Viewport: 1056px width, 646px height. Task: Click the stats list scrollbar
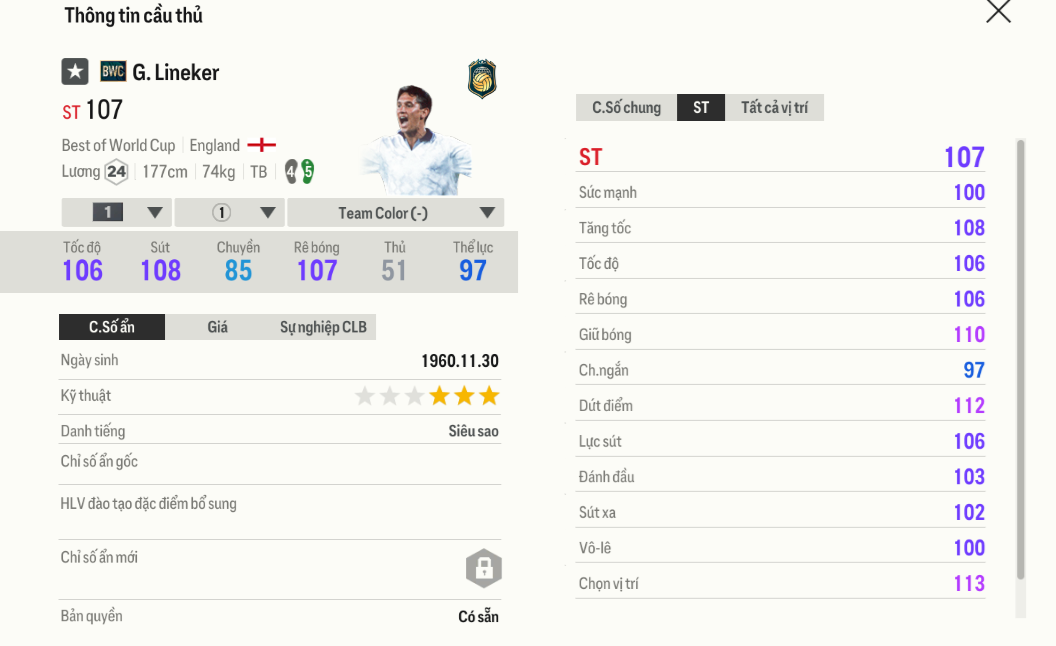coord(1020,360)
